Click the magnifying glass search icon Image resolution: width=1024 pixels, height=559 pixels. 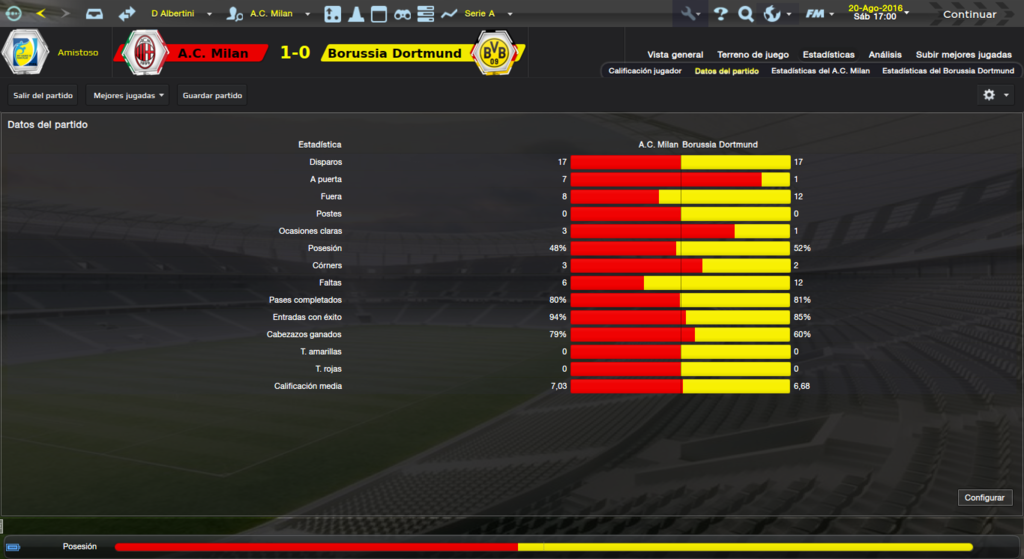pyautogui.click(x=746, y=14)
